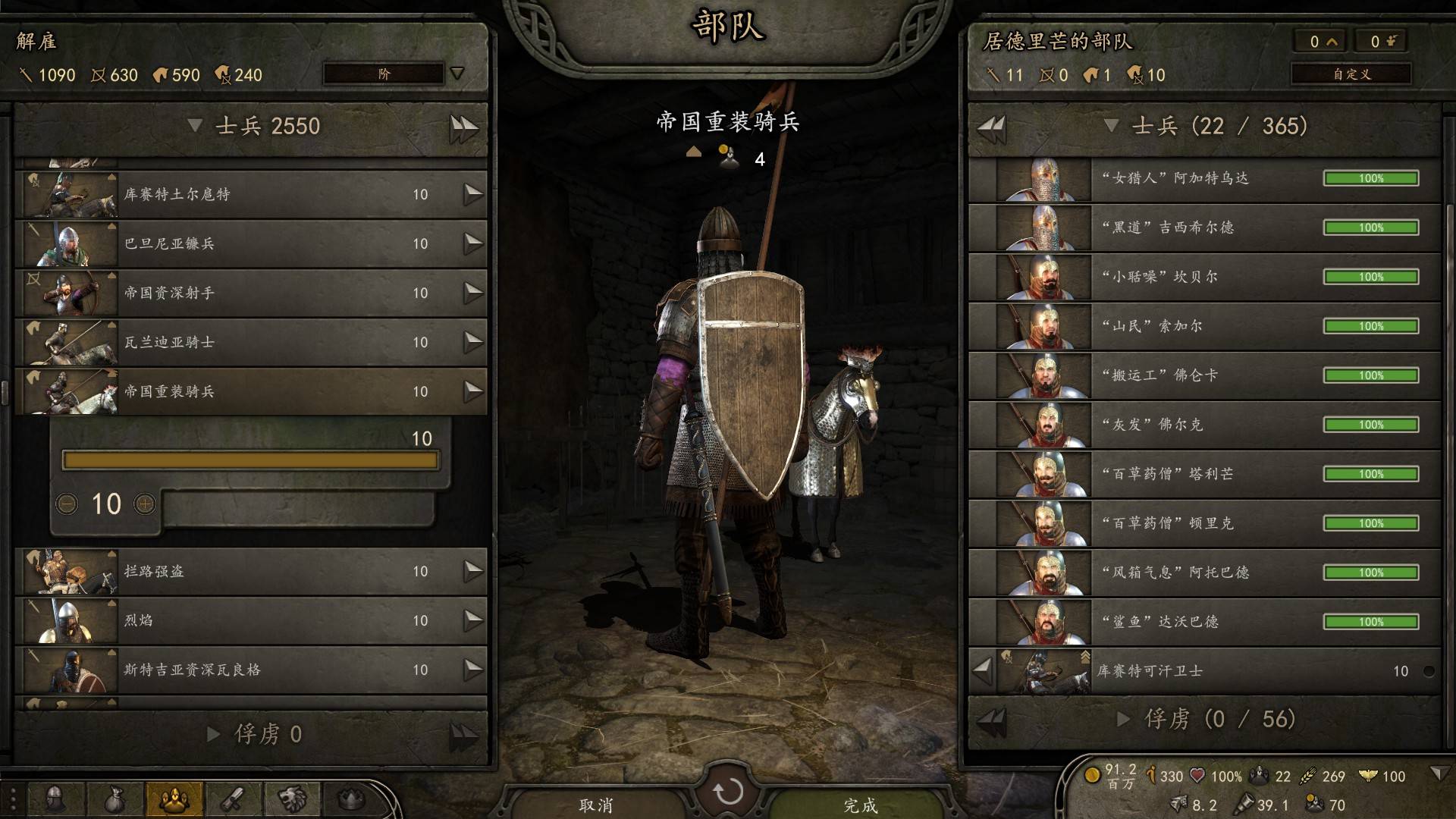Open the 自定义 formation dropdown

(x=1351, y=74)
